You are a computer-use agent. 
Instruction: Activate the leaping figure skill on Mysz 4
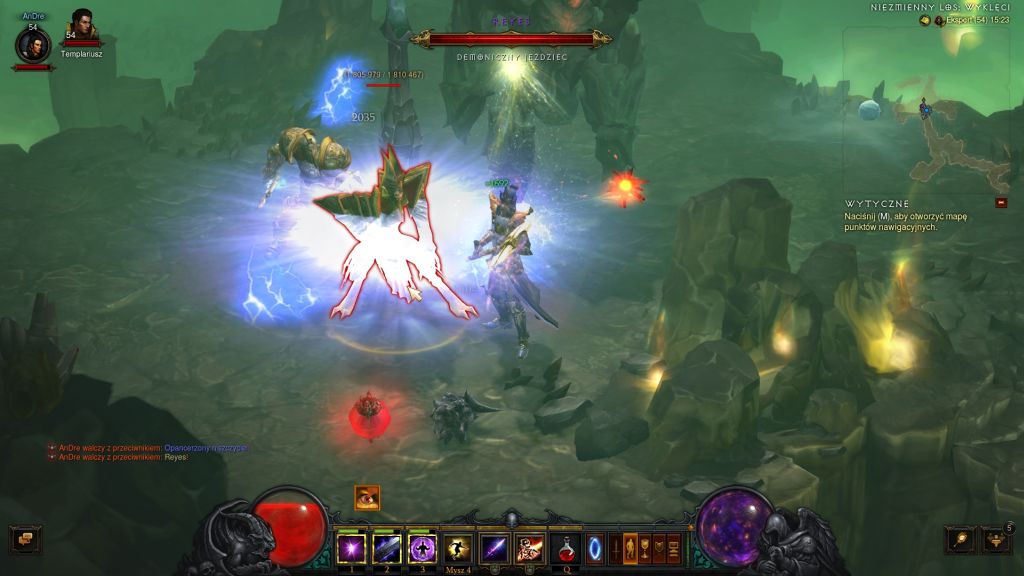(458, 548)
